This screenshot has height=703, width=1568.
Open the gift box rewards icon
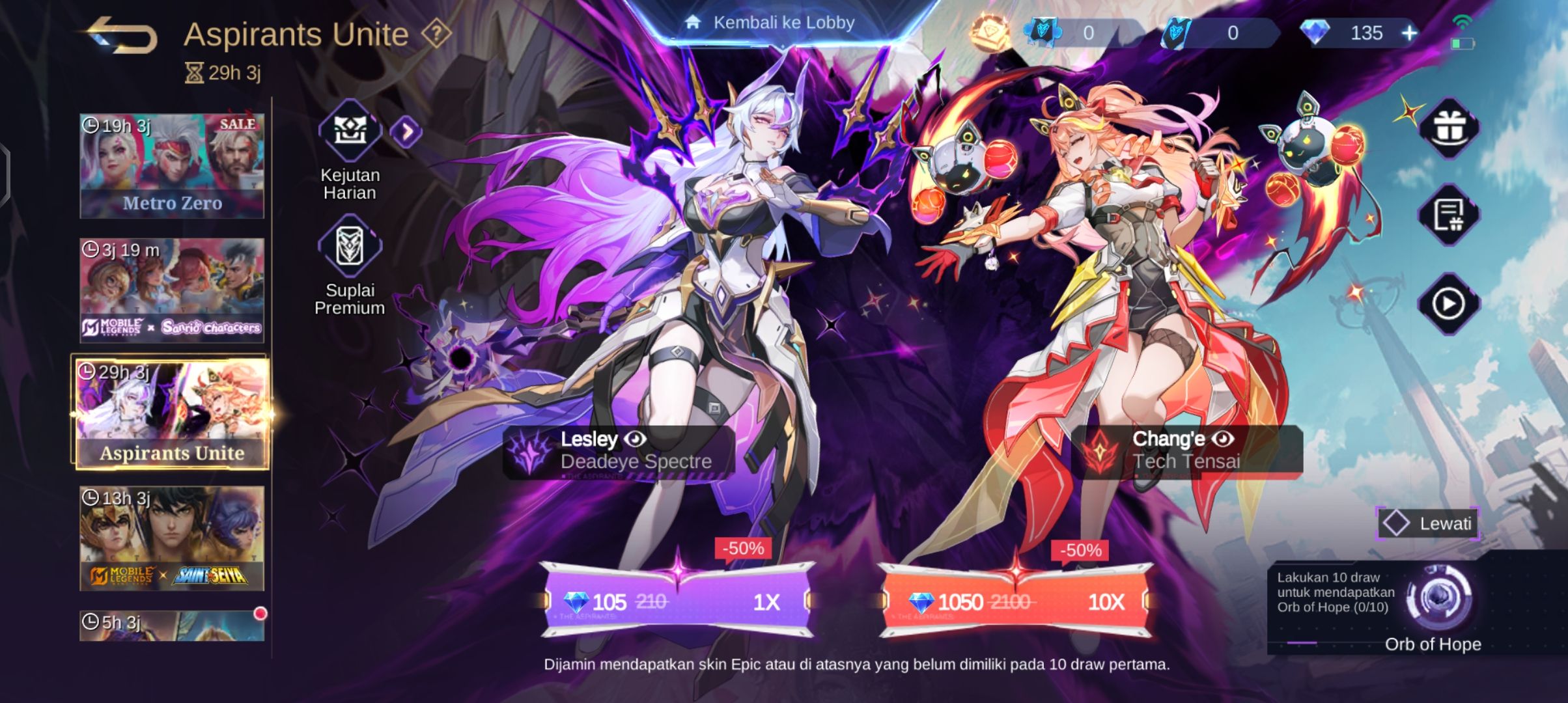[1448, 128]
